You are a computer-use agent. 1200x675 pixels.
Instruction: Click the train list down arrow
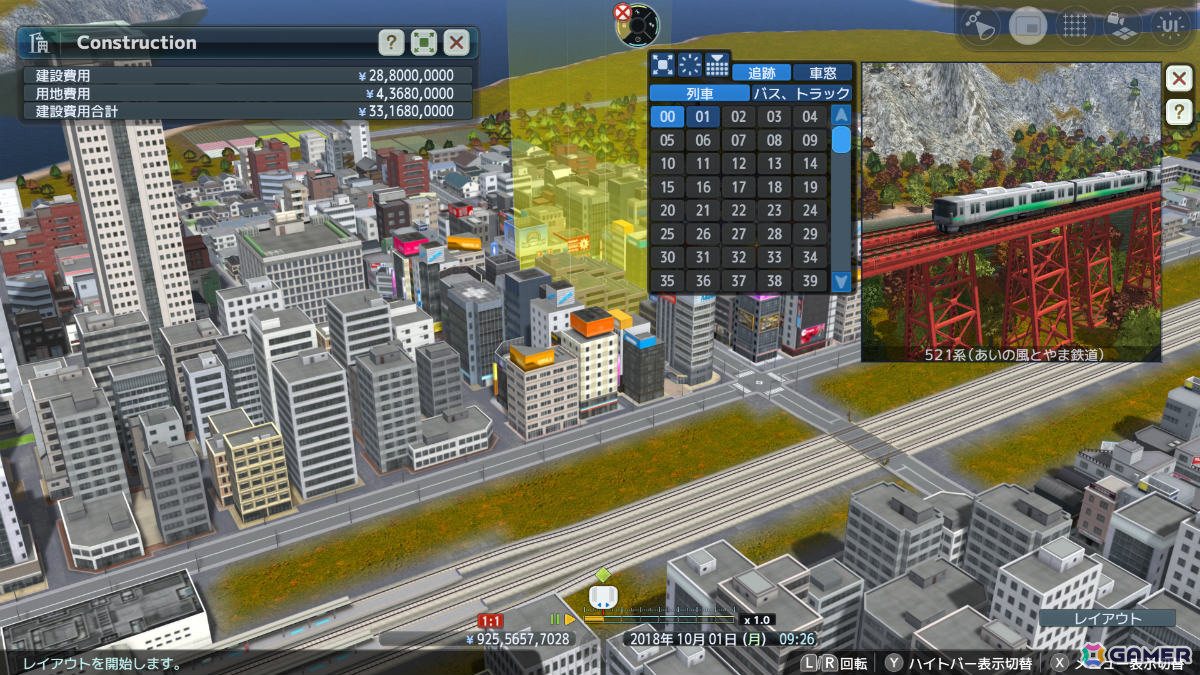tap(841, 282)
